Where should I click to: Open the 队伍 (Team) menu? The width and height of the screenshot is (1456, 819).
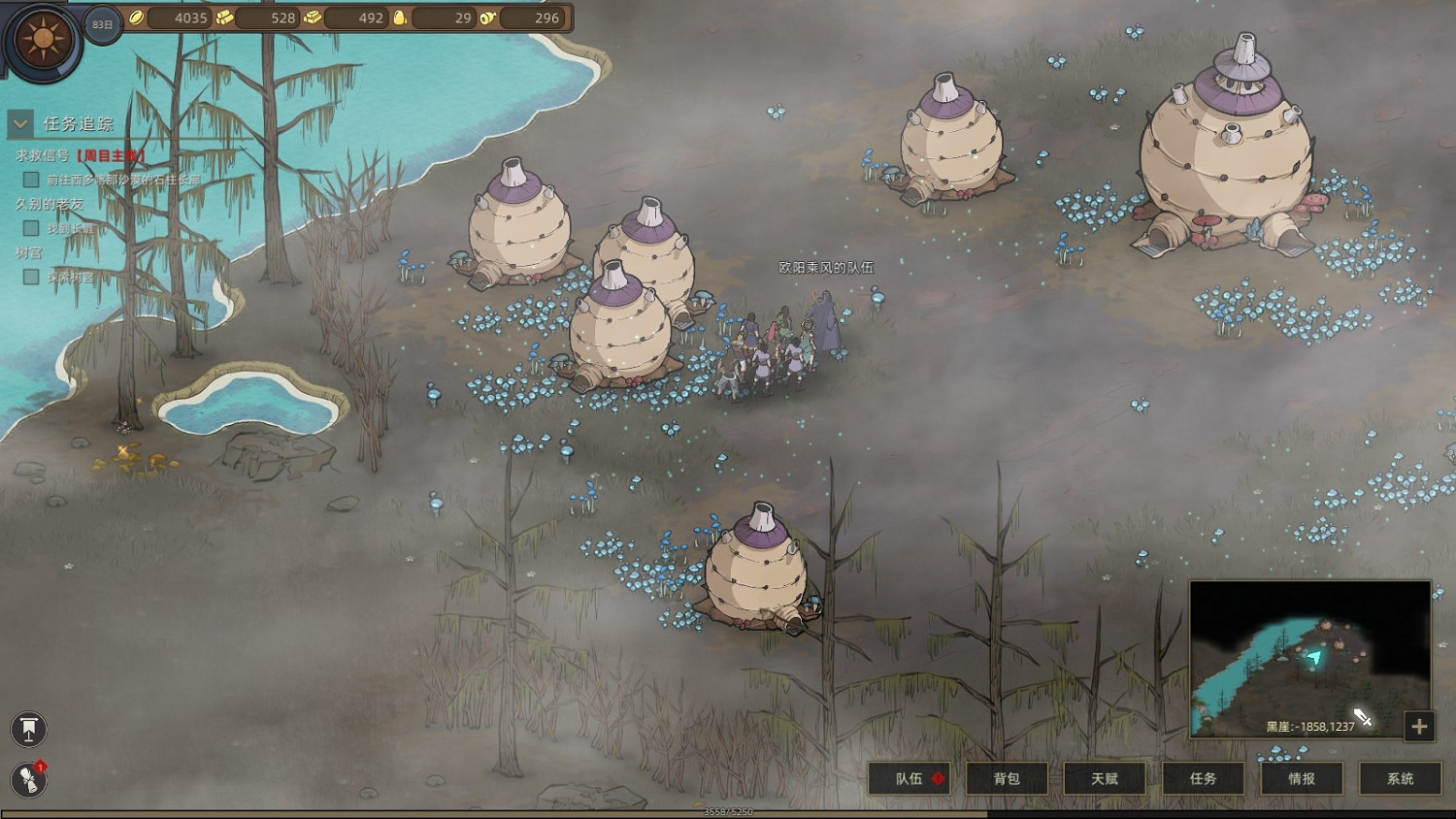909,778
